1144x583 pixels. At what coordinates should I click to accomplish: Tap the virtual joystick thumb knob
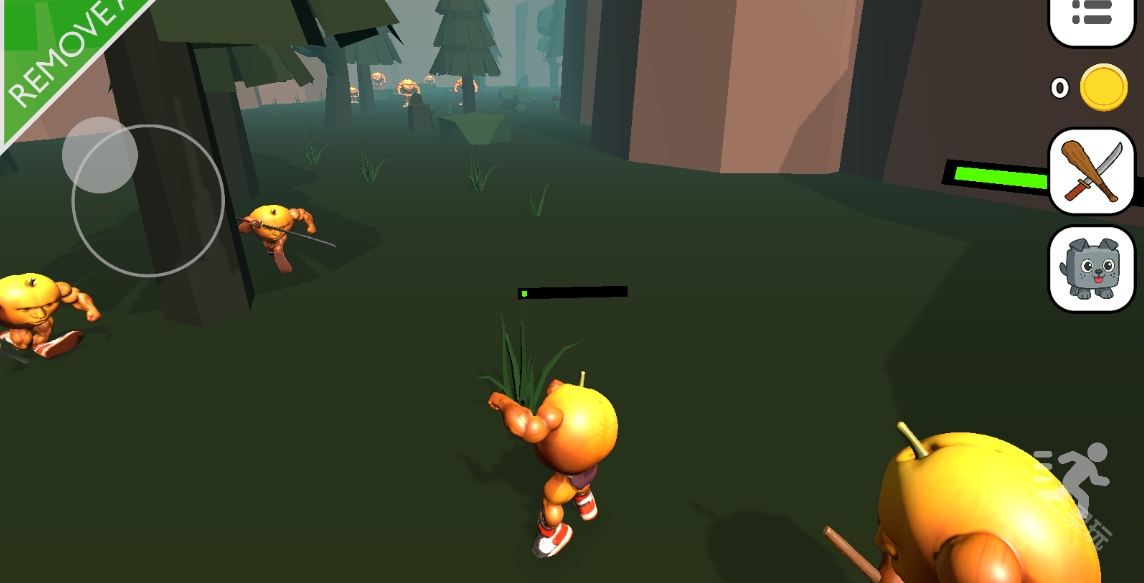100,155
